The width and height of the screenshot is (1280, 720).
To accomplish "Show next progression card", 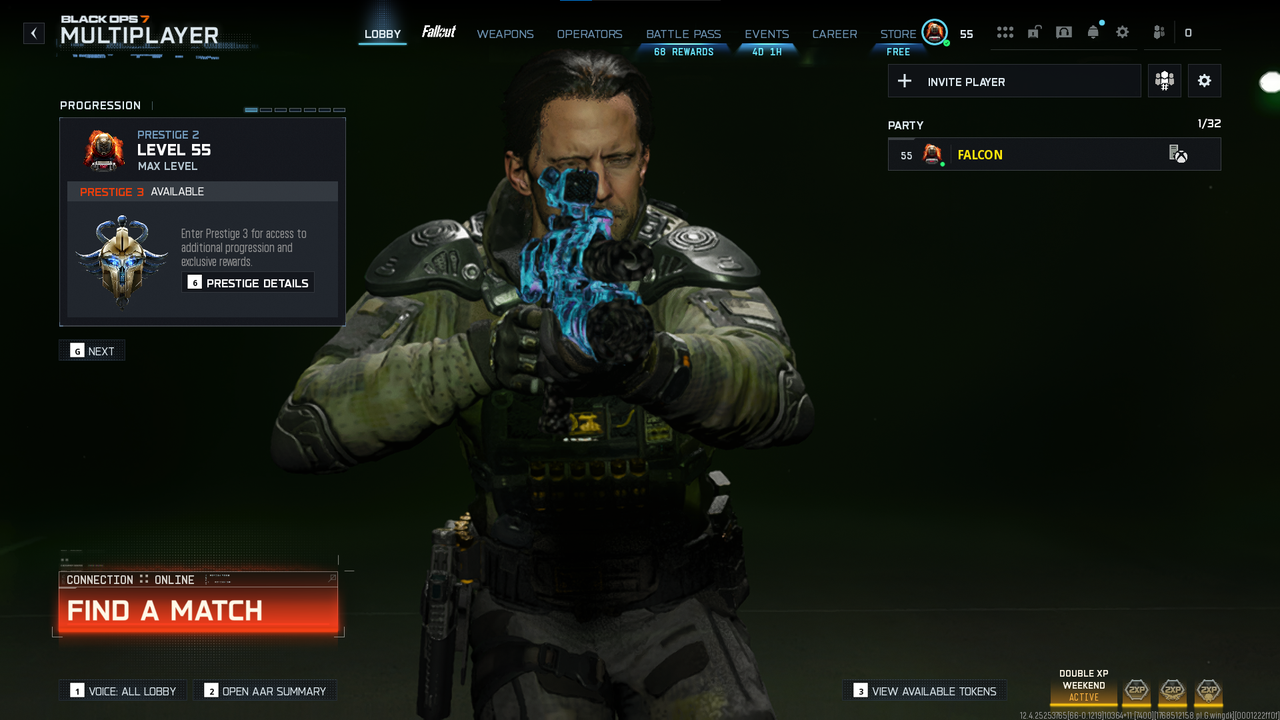I will pos(92,351).
